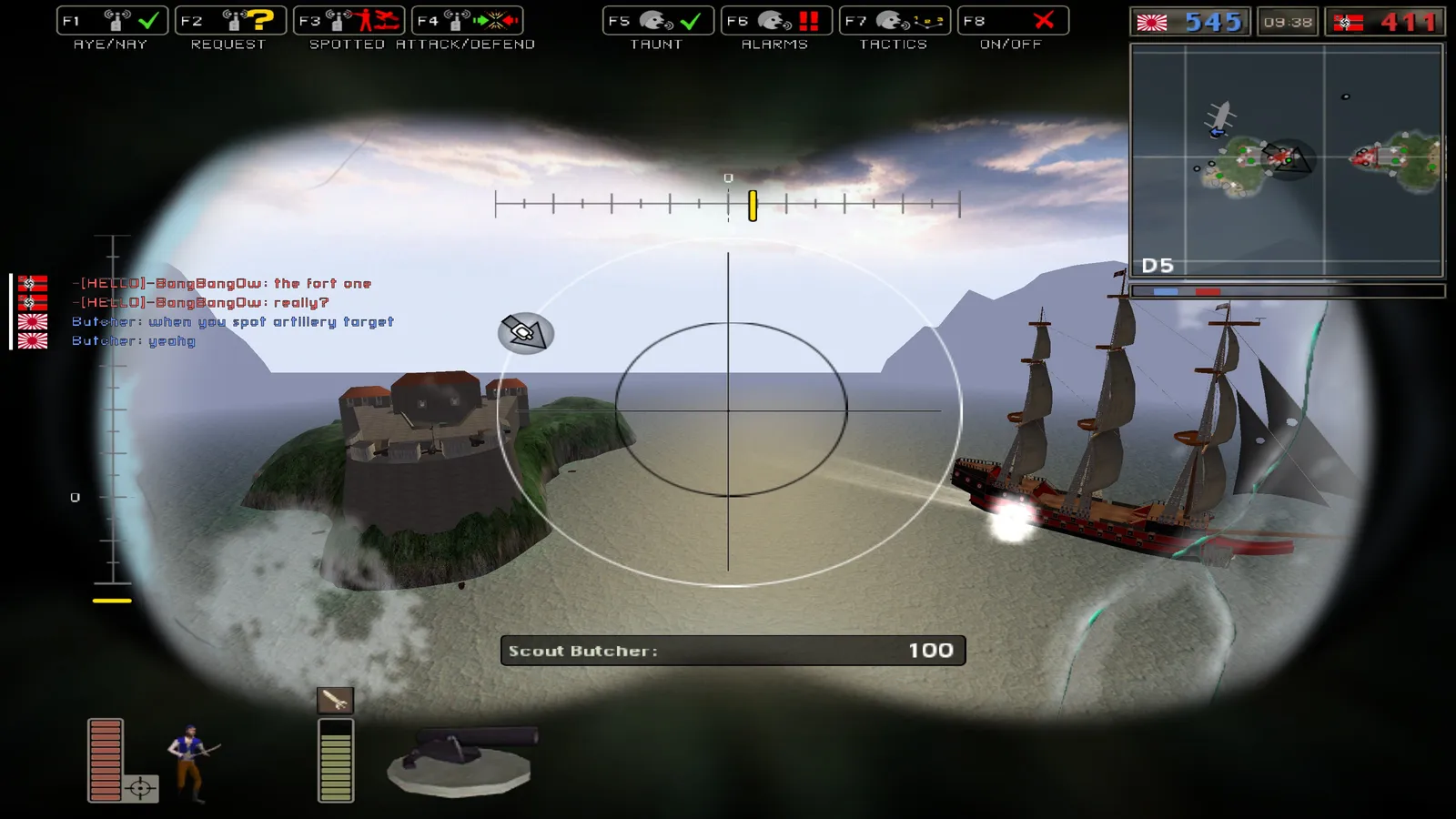
Task: Click the minimap showing the islands
Action: click(1287, 160)
